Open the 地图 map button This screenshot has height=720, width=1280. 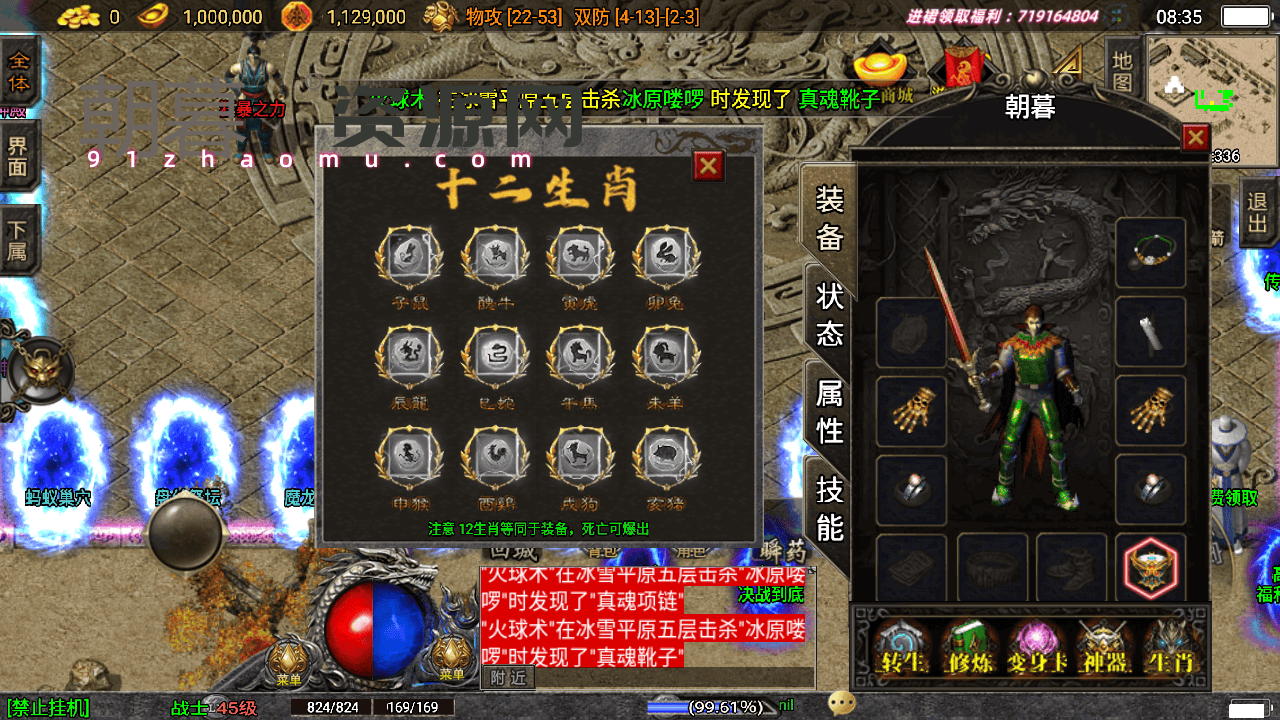pyautogui.click(x=1123, y=72)
